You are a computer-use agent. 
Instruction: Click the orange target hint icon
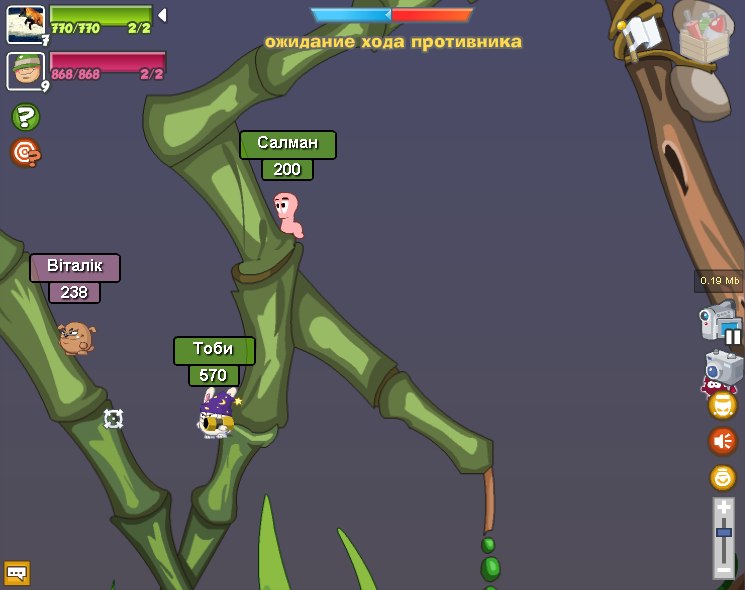(x=25, y=153)
